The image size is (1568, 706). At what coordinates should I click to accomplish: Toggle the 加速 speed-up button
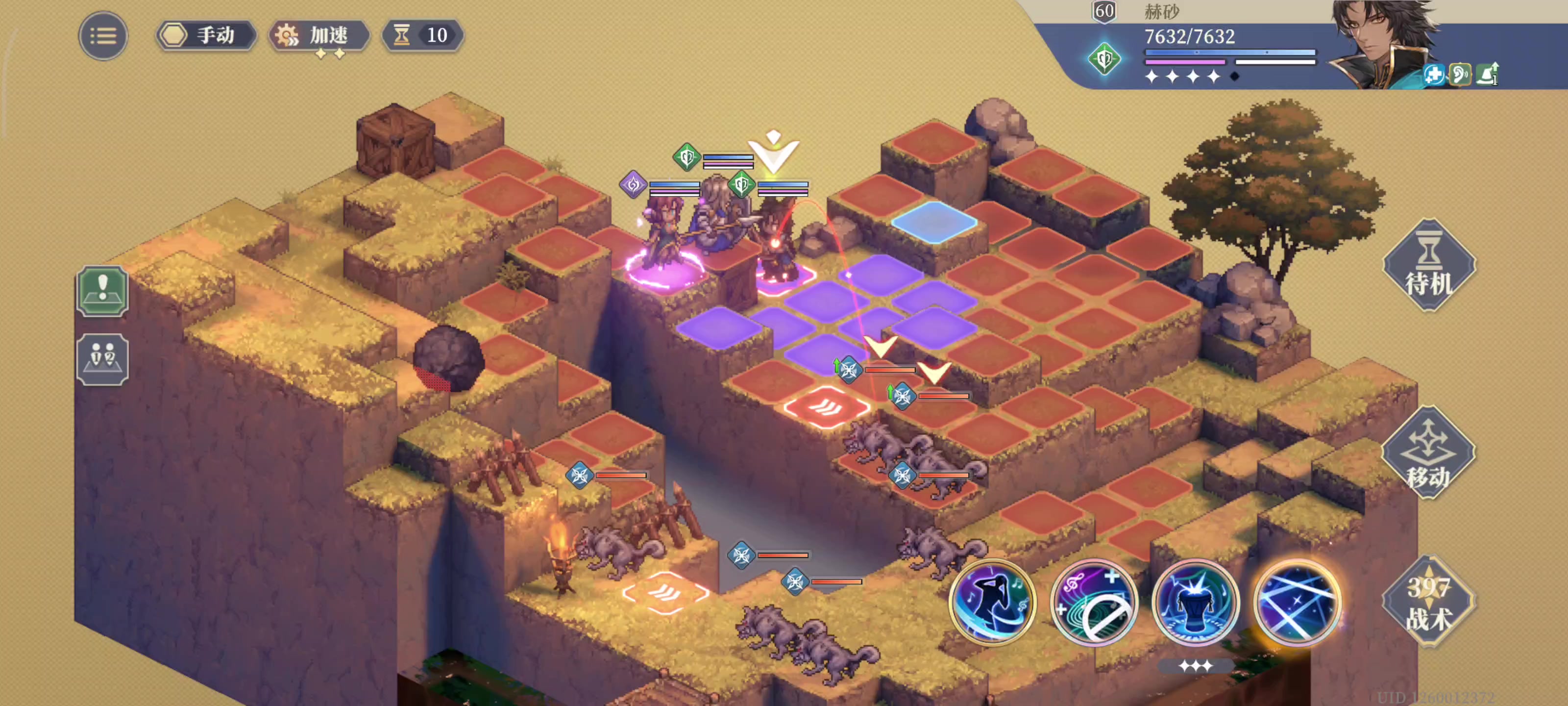[319, 35]
